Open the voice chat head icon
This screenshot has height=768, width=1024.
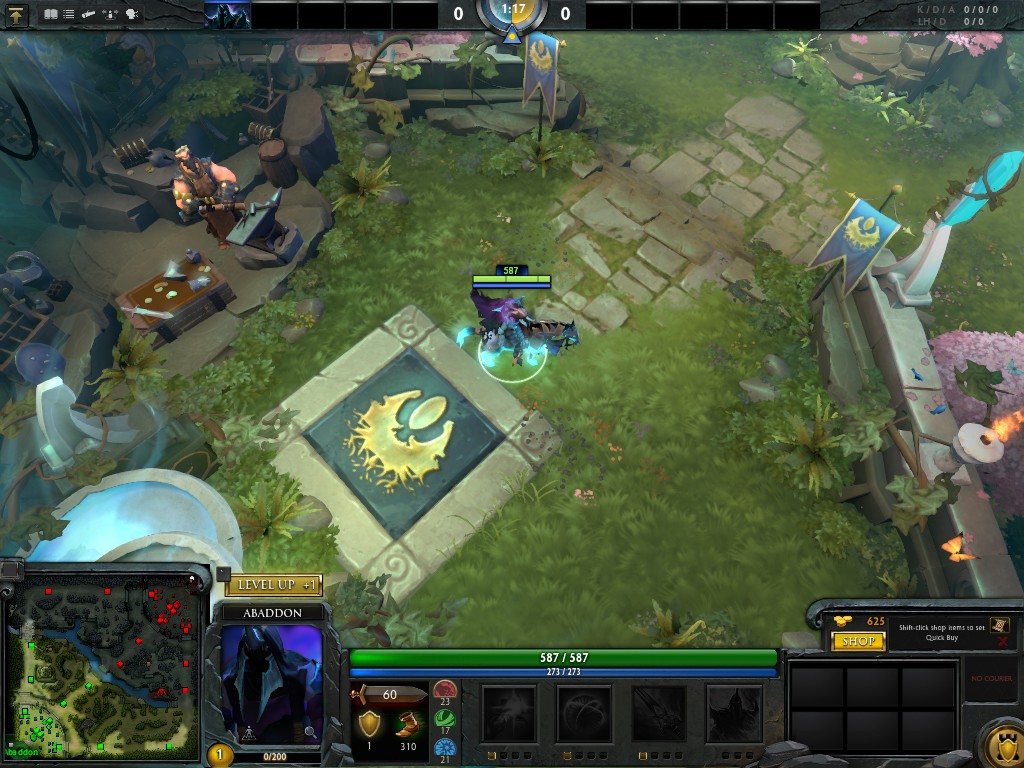[x=132, y=15]
